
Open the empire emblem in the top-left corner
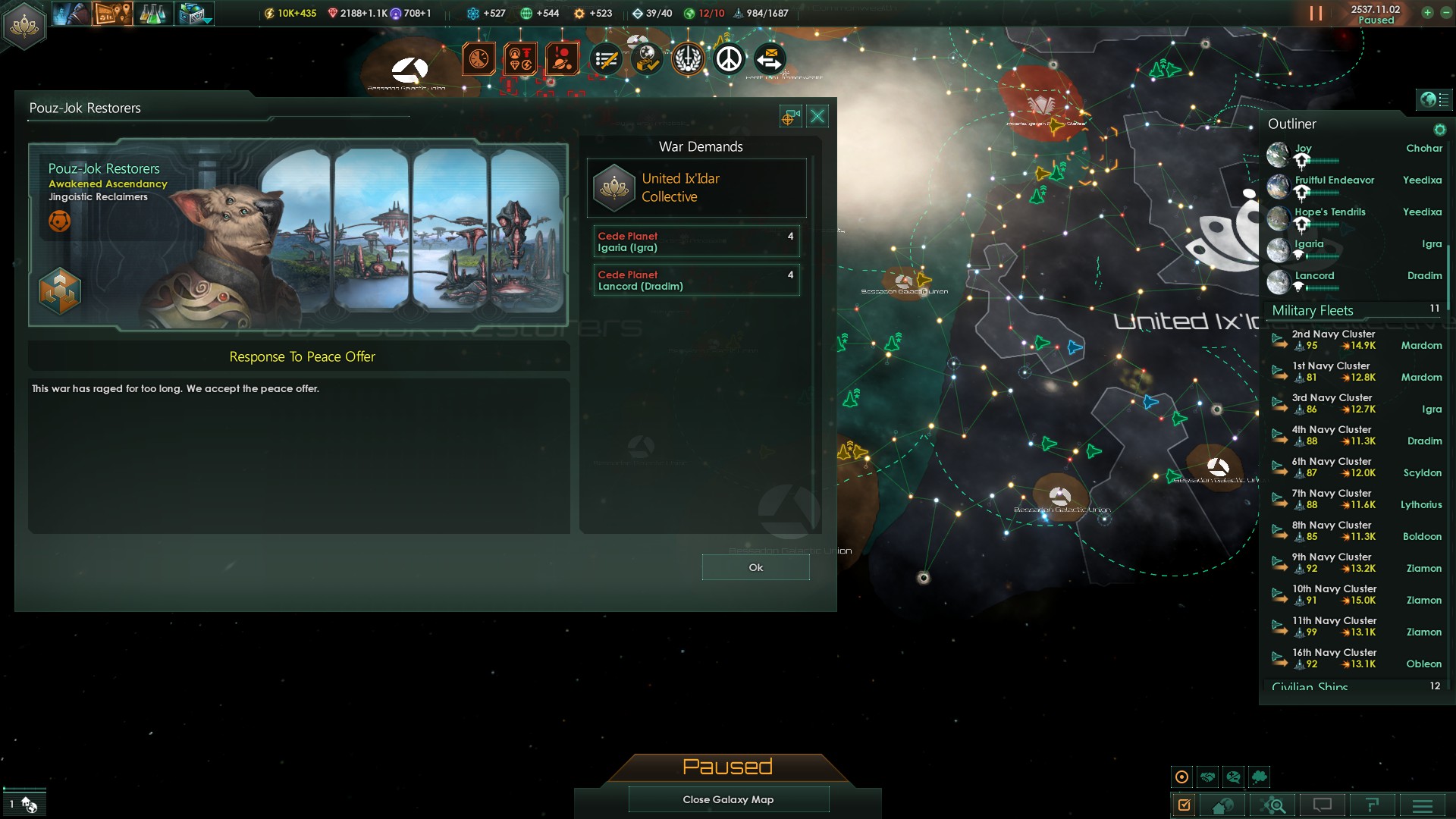click(x=24, y=25)
